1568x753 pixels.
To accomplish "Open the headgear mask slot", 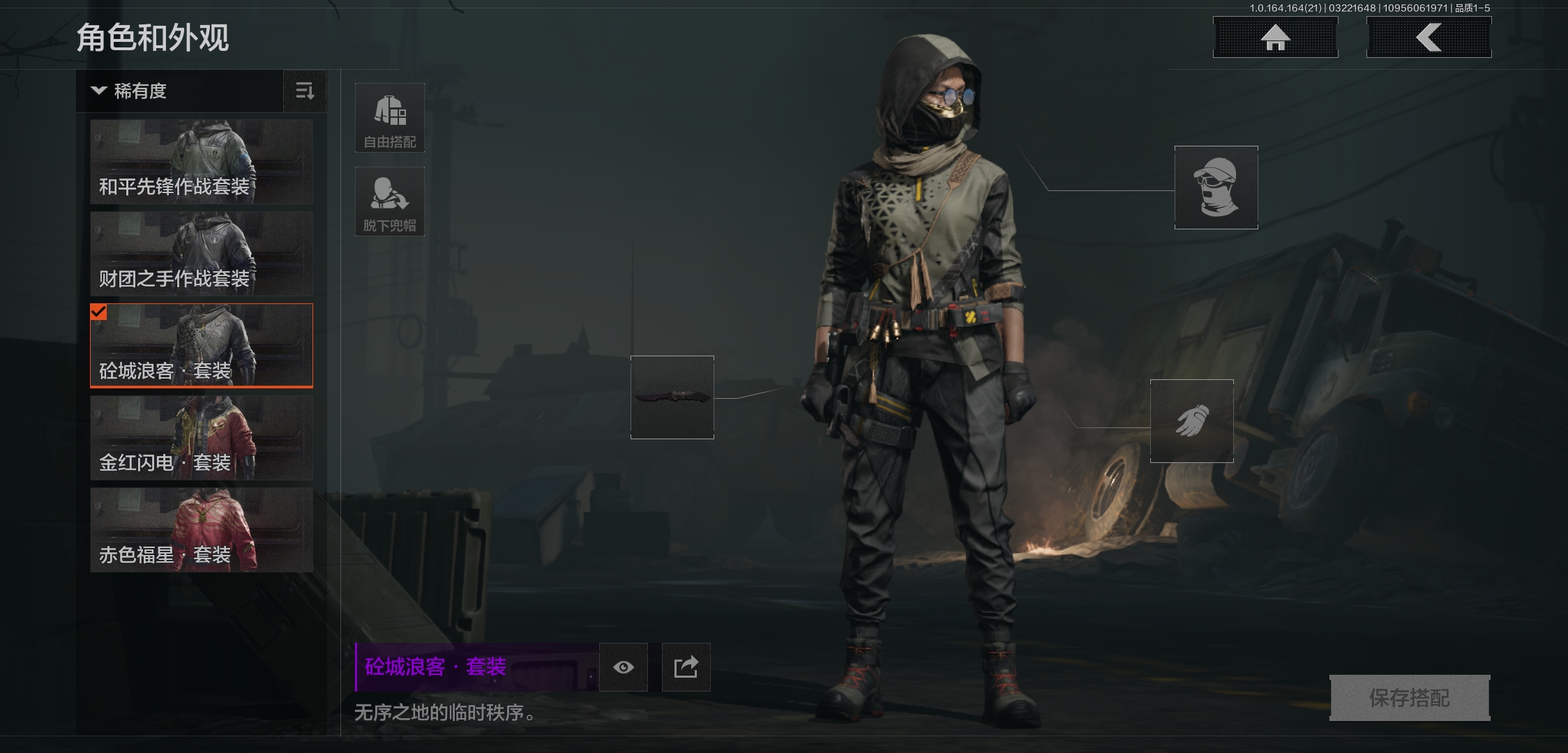I will (1216, 188).
